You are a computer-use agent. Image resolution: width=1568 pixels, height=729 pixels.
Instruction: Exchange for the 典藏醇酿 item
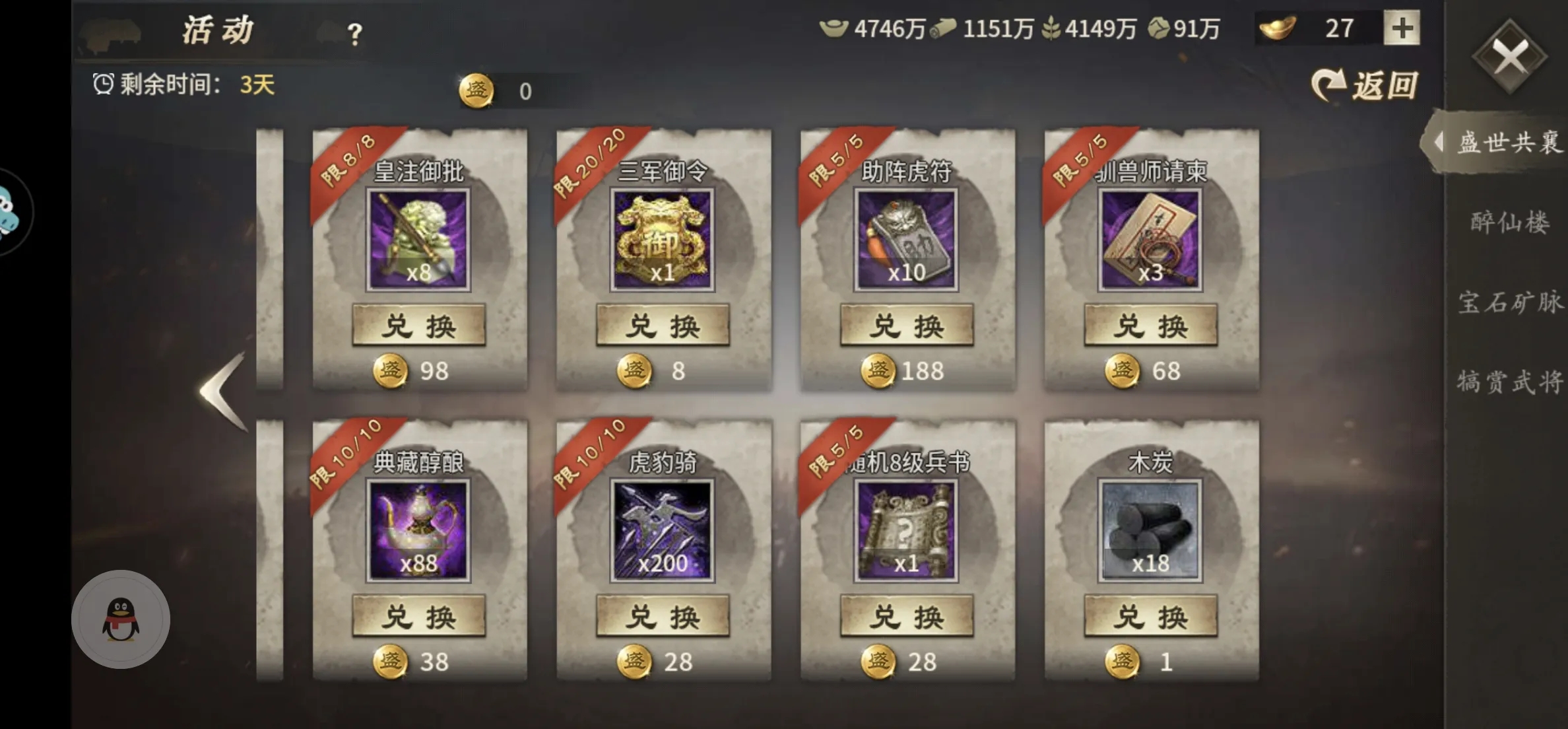pyautogui.click(x=419, y=616)
